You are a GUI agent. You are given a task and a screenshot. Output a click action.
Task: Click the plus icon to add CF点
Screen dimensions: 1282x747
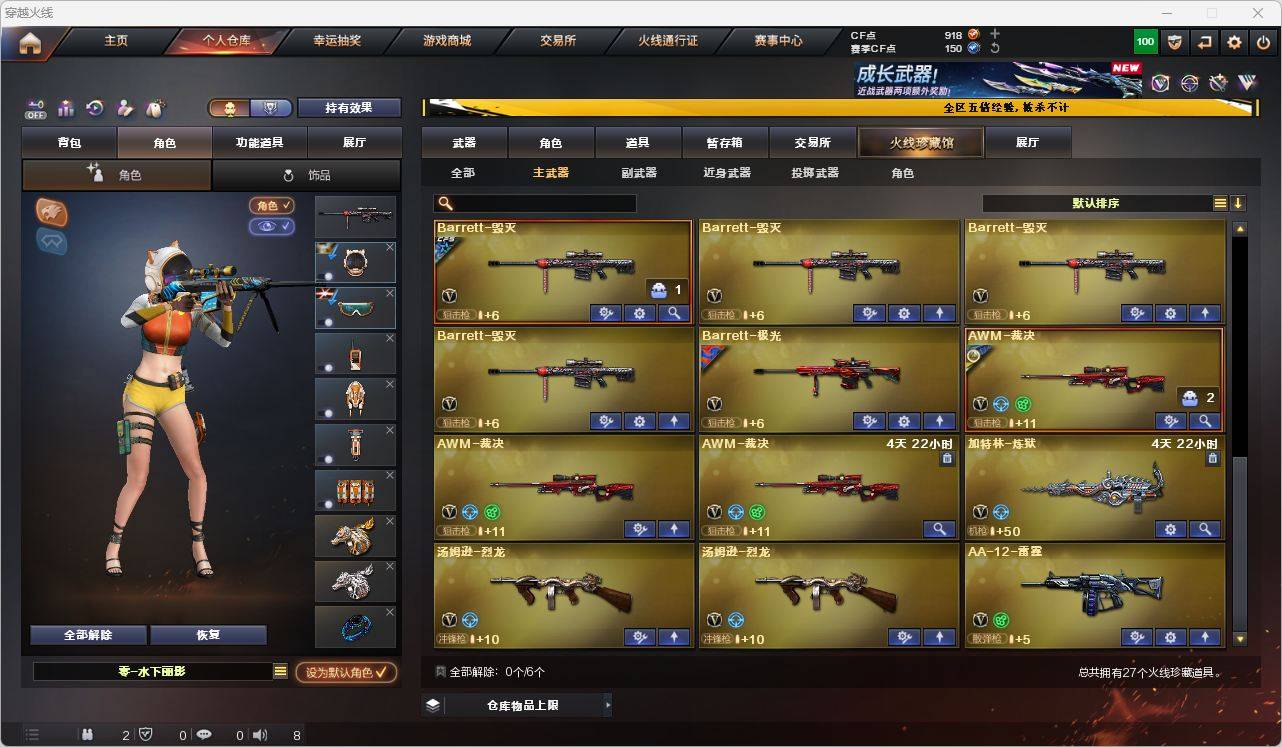994,34
